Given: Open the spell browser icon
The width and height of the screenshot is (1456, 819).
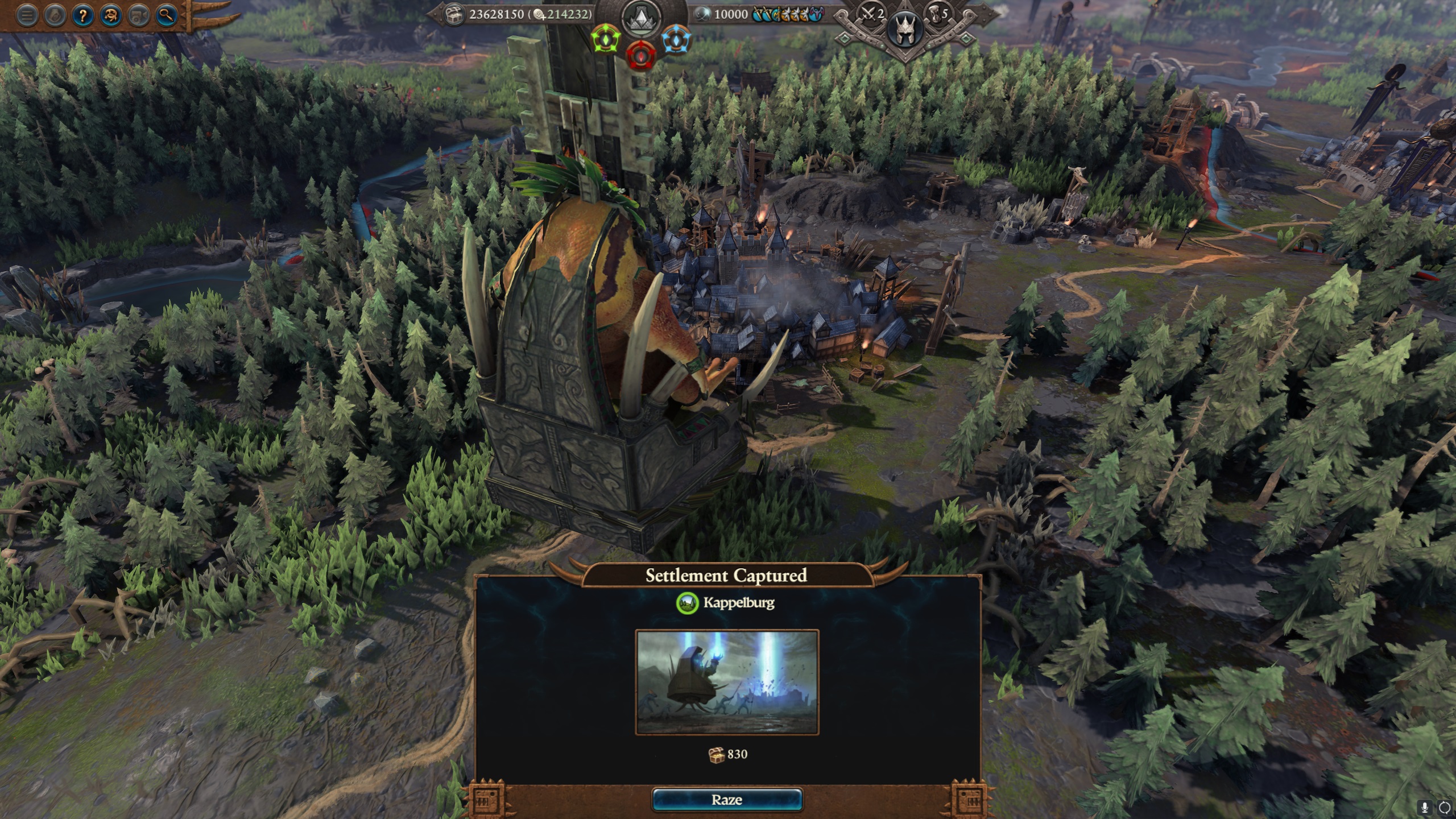Looking at the screenshot, I should (111, 15).
